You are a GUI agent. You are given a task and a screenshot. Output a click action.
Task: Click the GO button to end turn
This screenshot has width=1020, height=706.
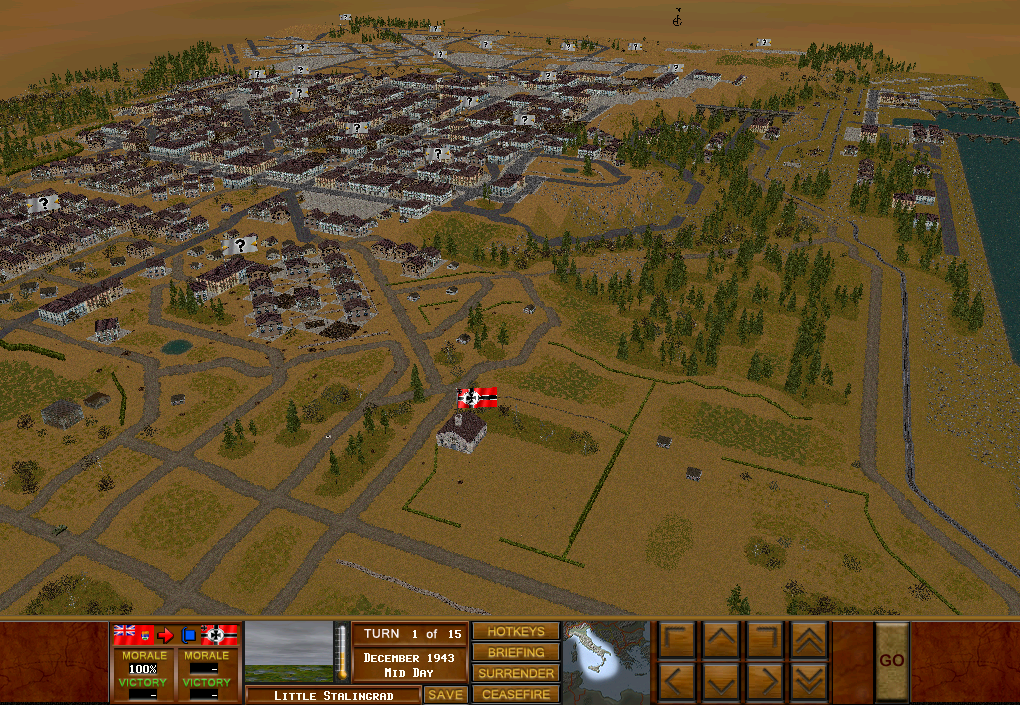[892, 660]
